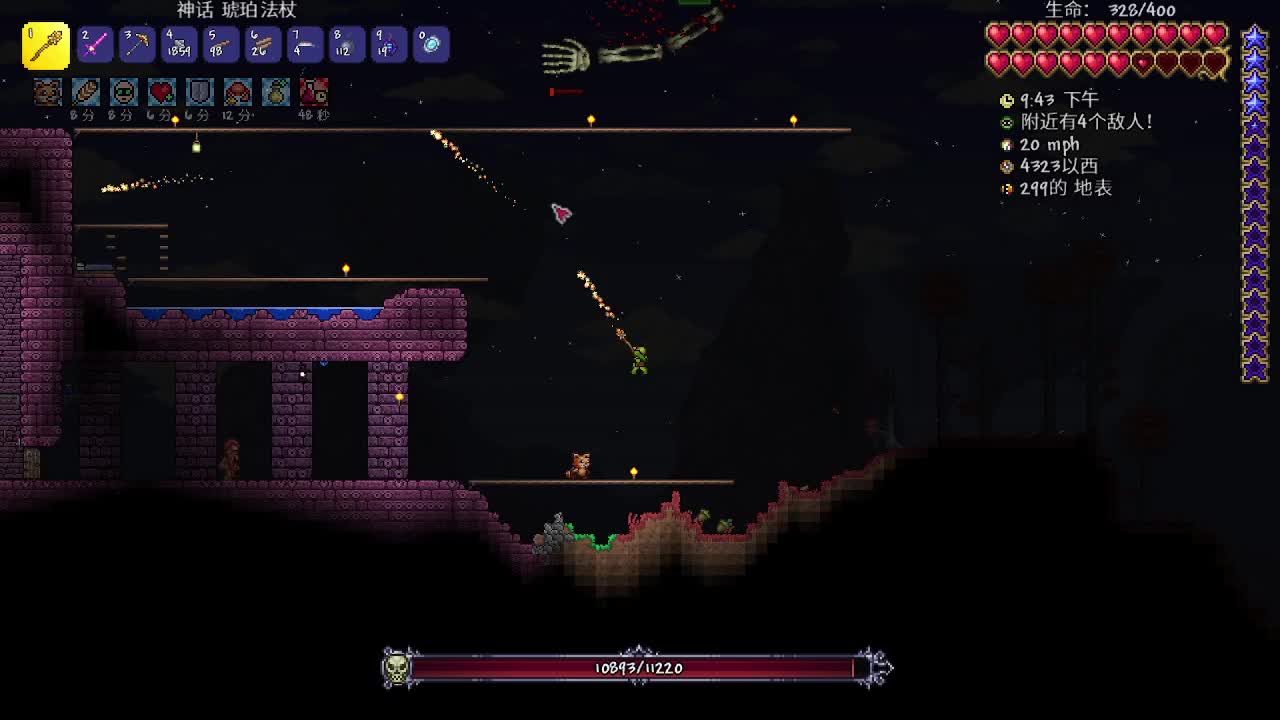Pick the platform stack of 26
The image size is (1280, 720).
point(263,45)
